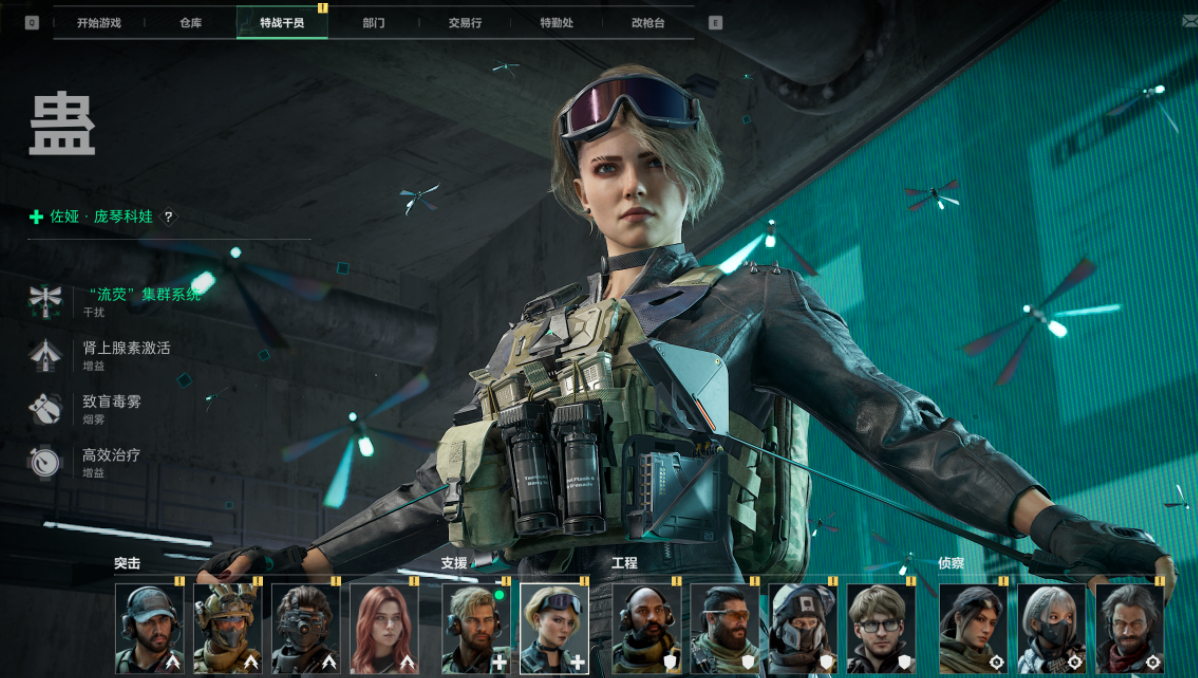Choose the older bearded recon operator portrait
This screenshot has width=1198, height=678.
pos(1129,628)
